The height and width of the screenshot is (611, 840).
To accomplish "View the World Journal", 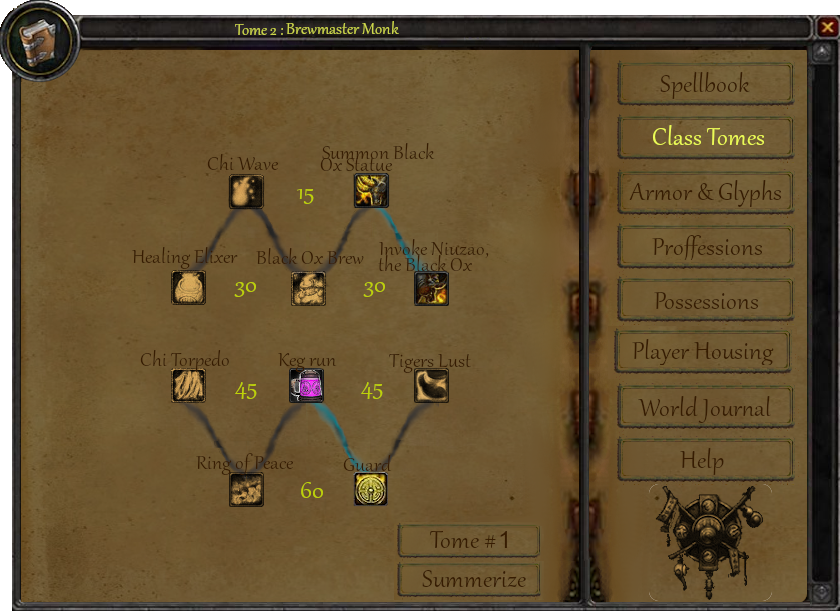I will click(705, 408).
